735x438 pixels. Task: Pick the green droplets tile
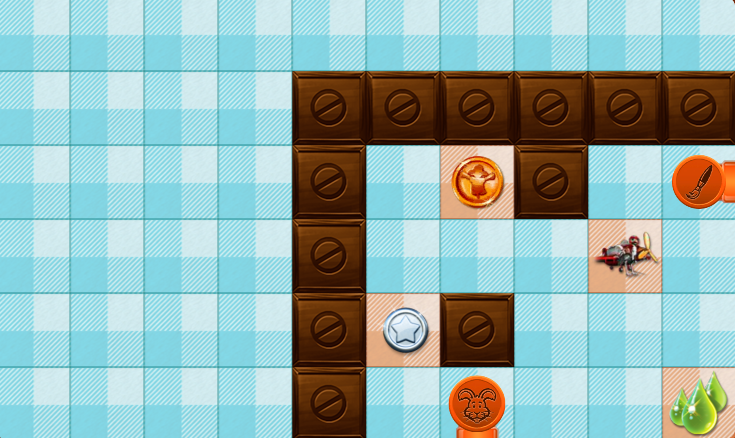(x=700, y=405)
